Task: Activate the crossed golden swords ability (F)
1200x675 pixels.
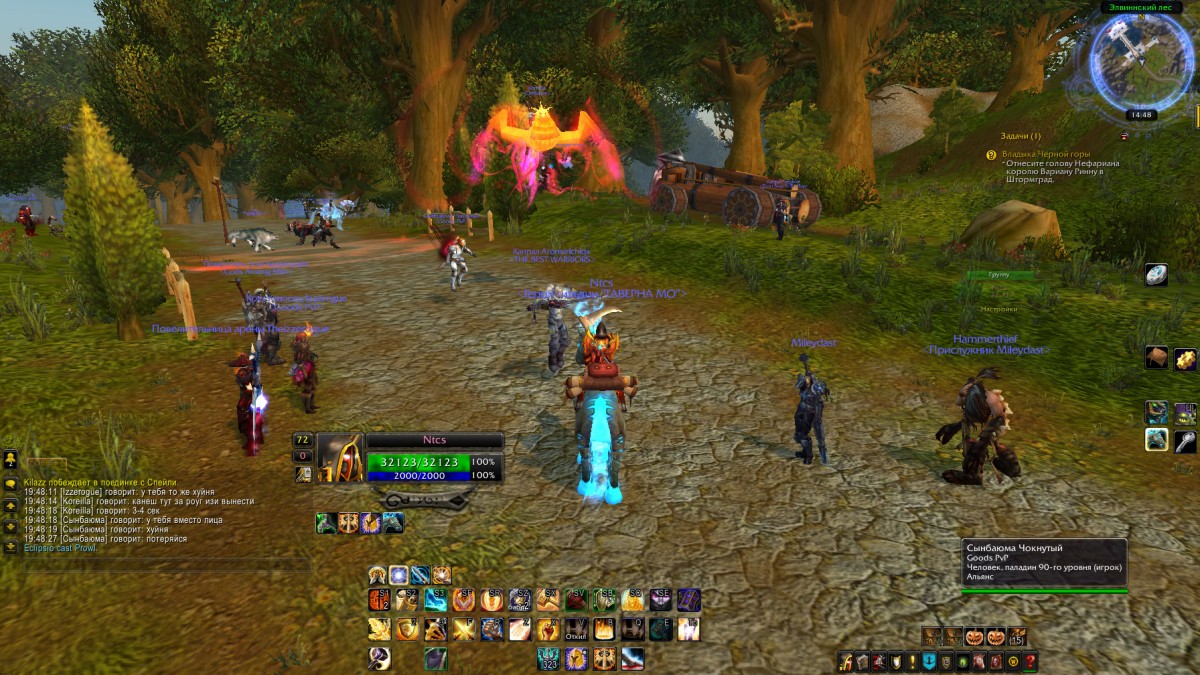Action: click(463, 629)
